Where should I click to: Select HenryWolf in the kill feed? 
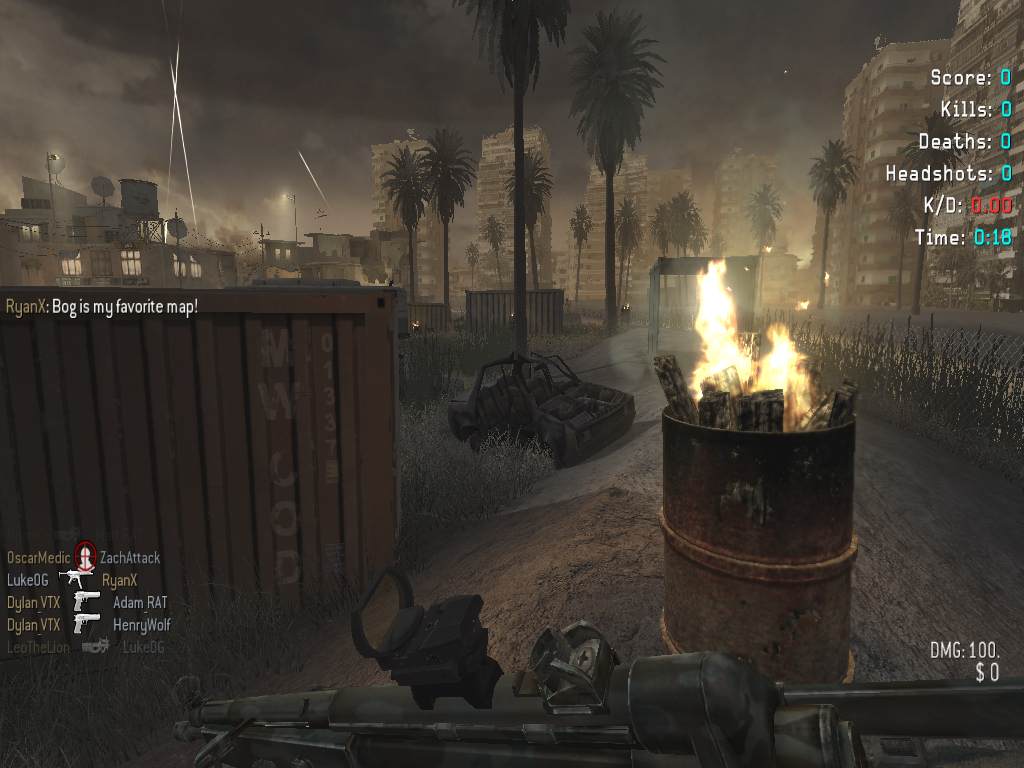coord(143,625)
